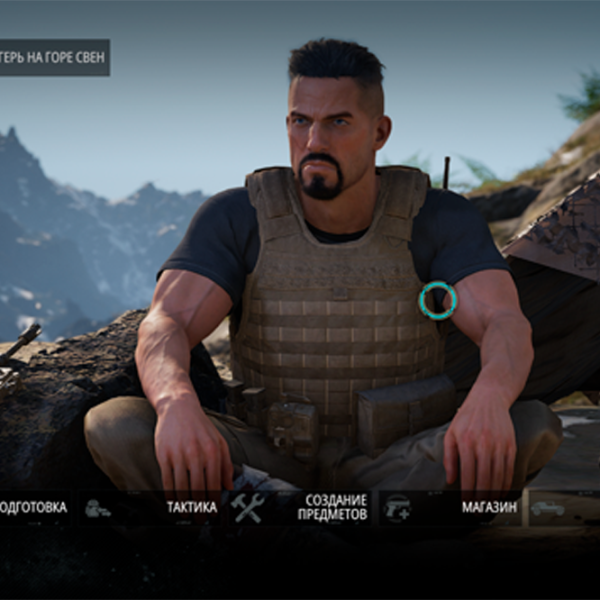Go to the Магазин shop
The width and height of the screenshot is (600, 600).
pos(488,508)
